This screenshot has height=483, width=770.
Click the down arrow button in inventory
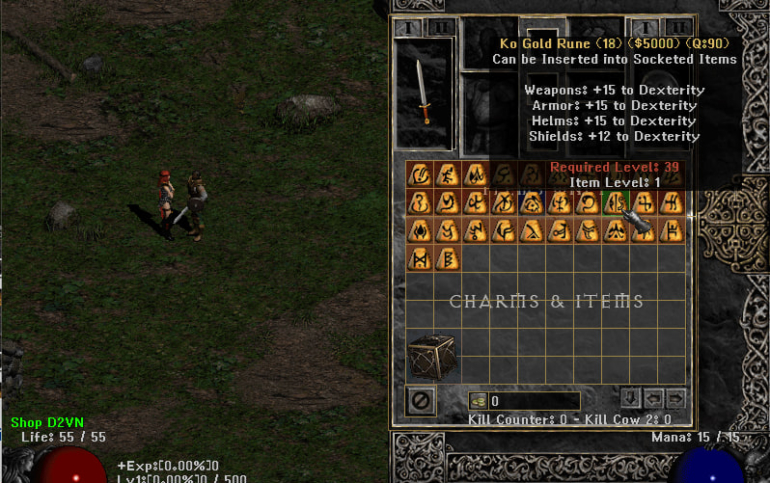pos(630,398)
